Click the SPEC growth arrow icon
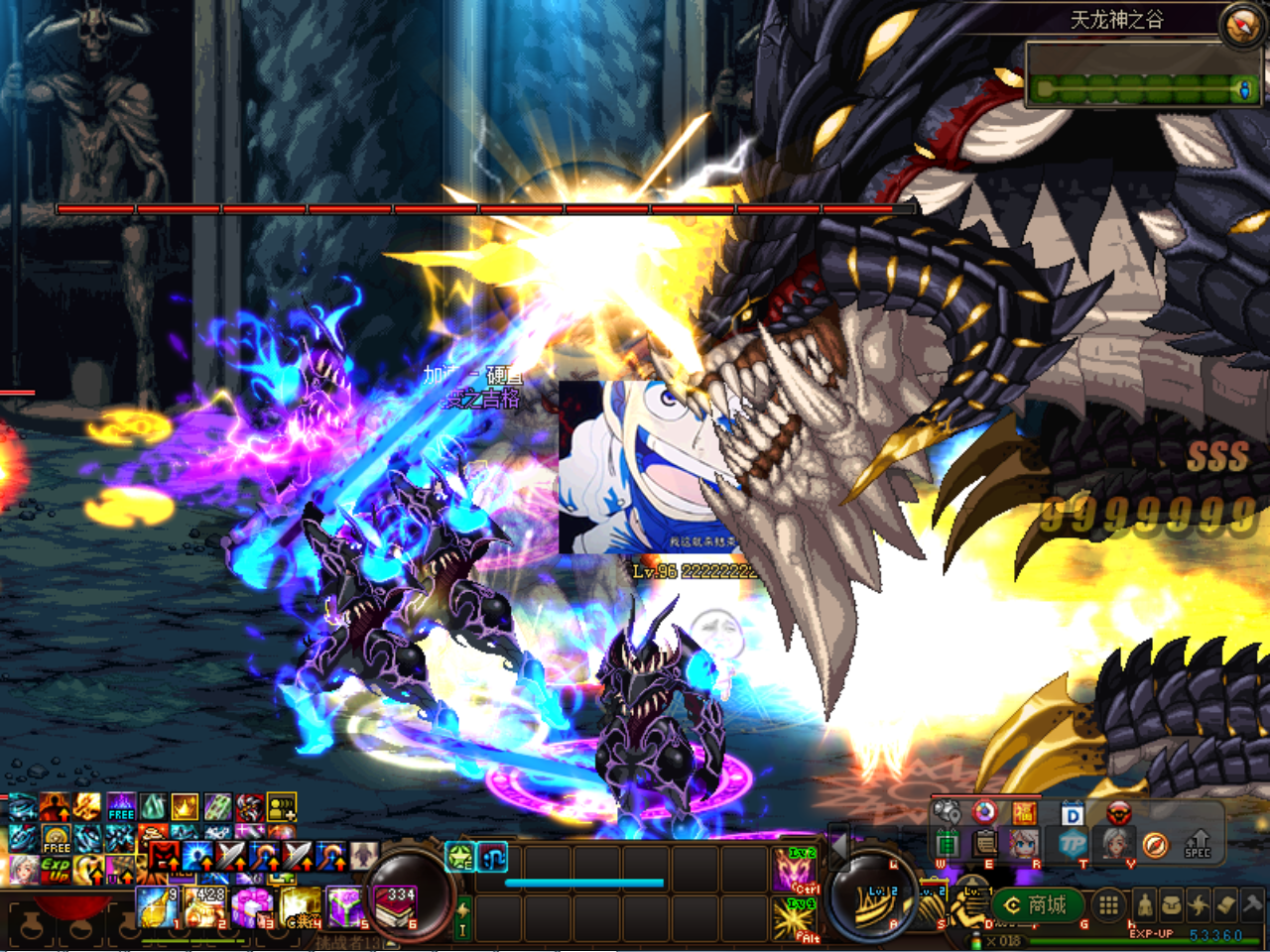The image size is (1270, 952). coord(1197,844)
